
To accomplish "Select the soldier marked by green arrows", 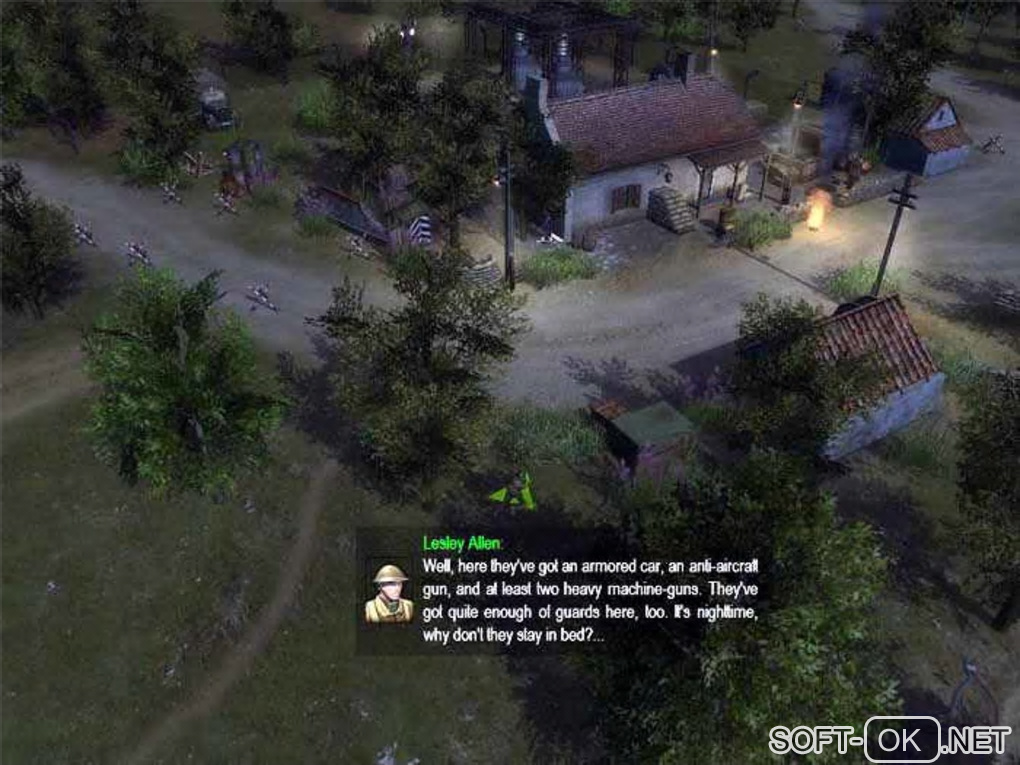I will point(514,490).
